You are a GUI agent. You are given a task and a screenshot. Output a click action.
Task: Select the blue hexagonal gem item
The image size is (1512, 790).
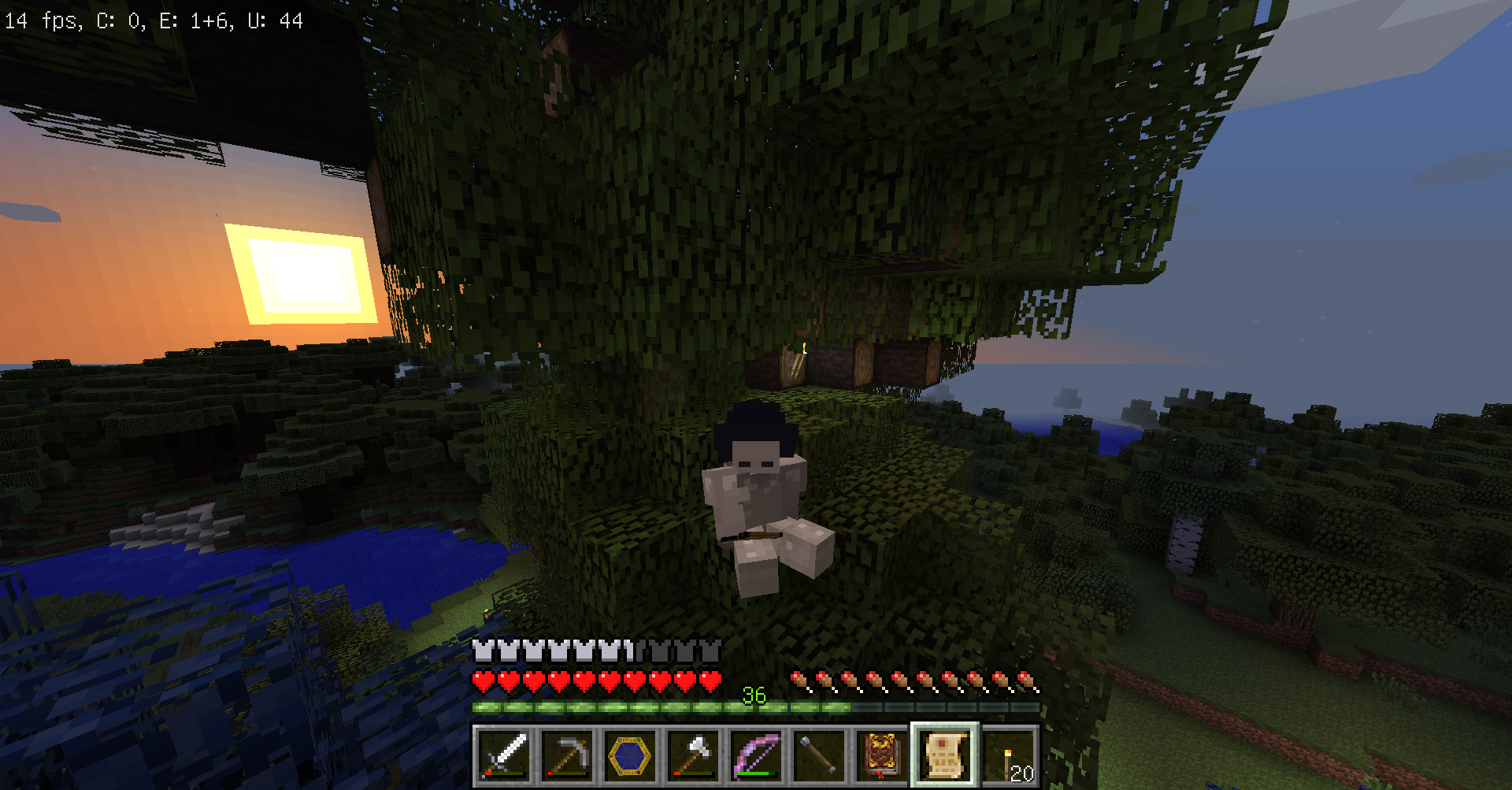coord(630,755)
